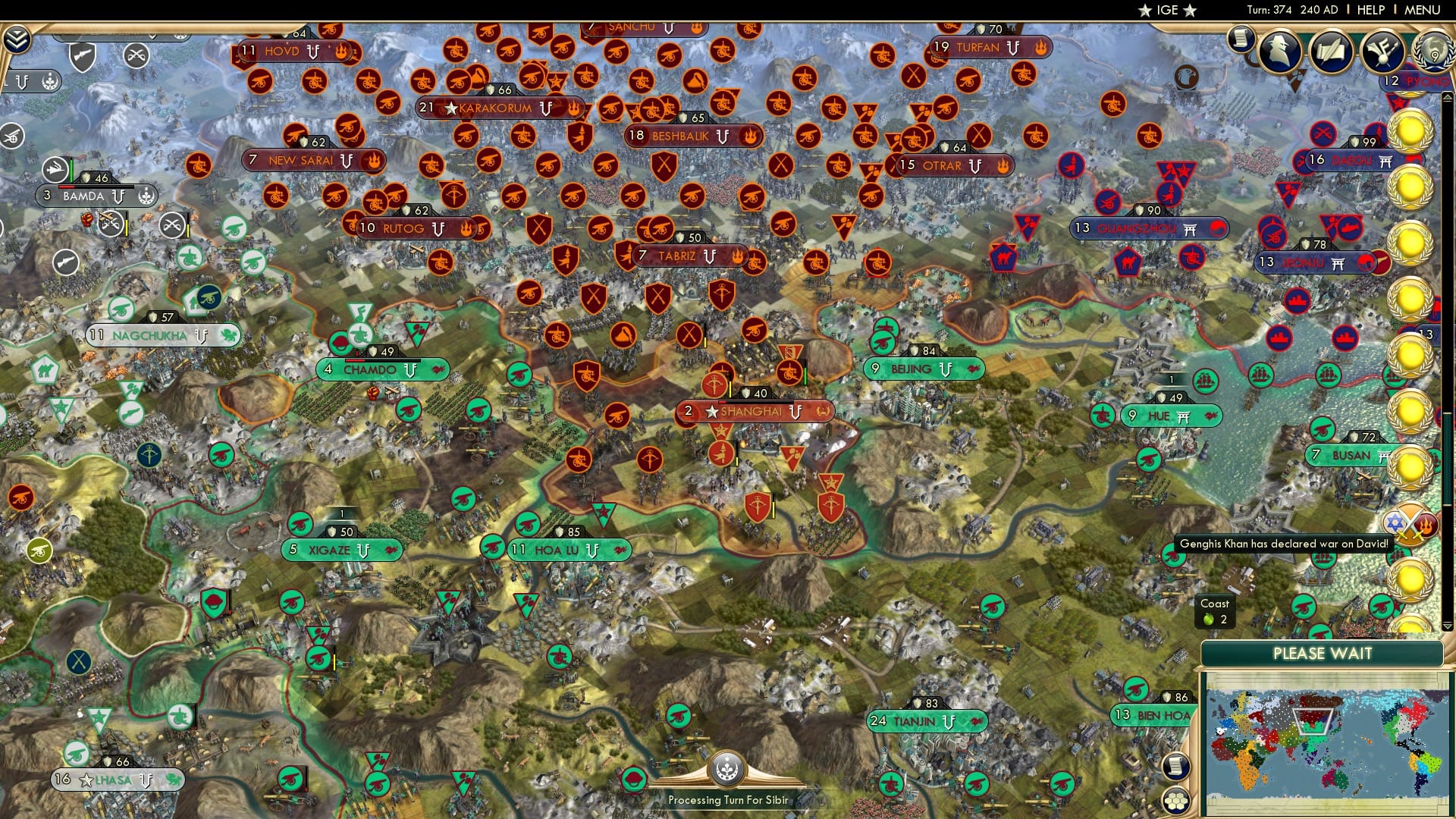Viewport: 1456px width, 819px height.
Task: Click the small arrow expander under the Pyongyang banner
Action: 1447,97
